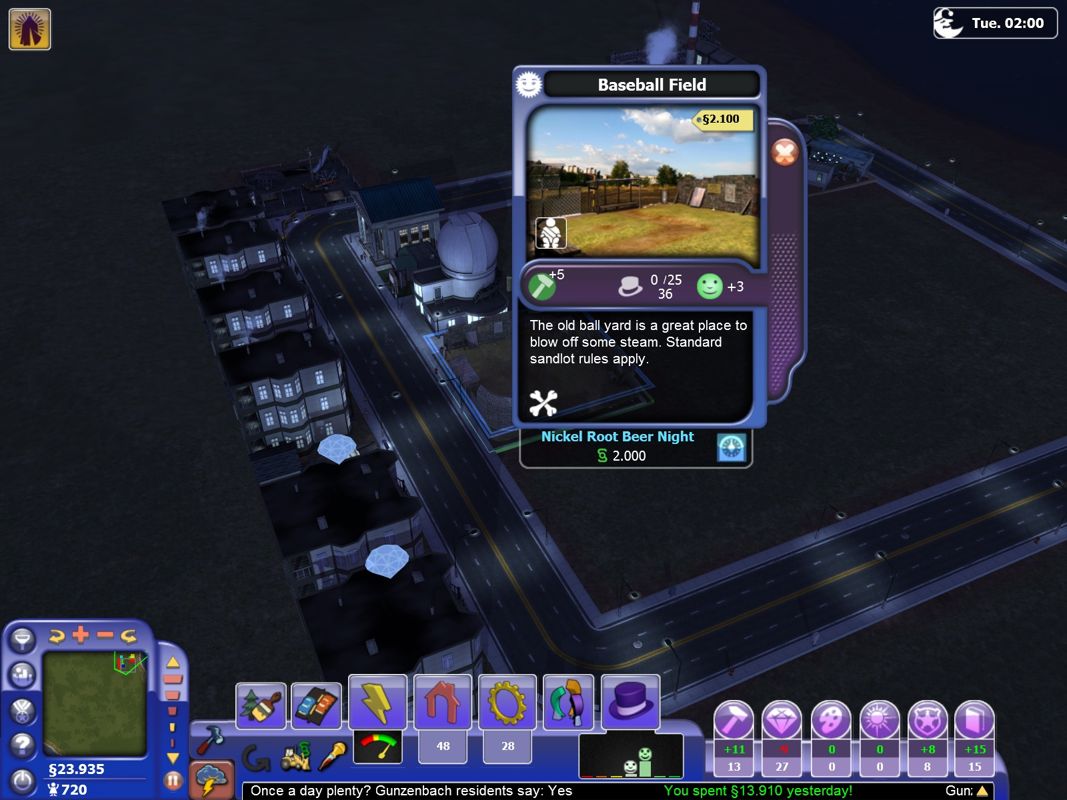This screenshot has width=1067, height=800.
Task: Select the roads and cars category
Action: tap(316, 705)
